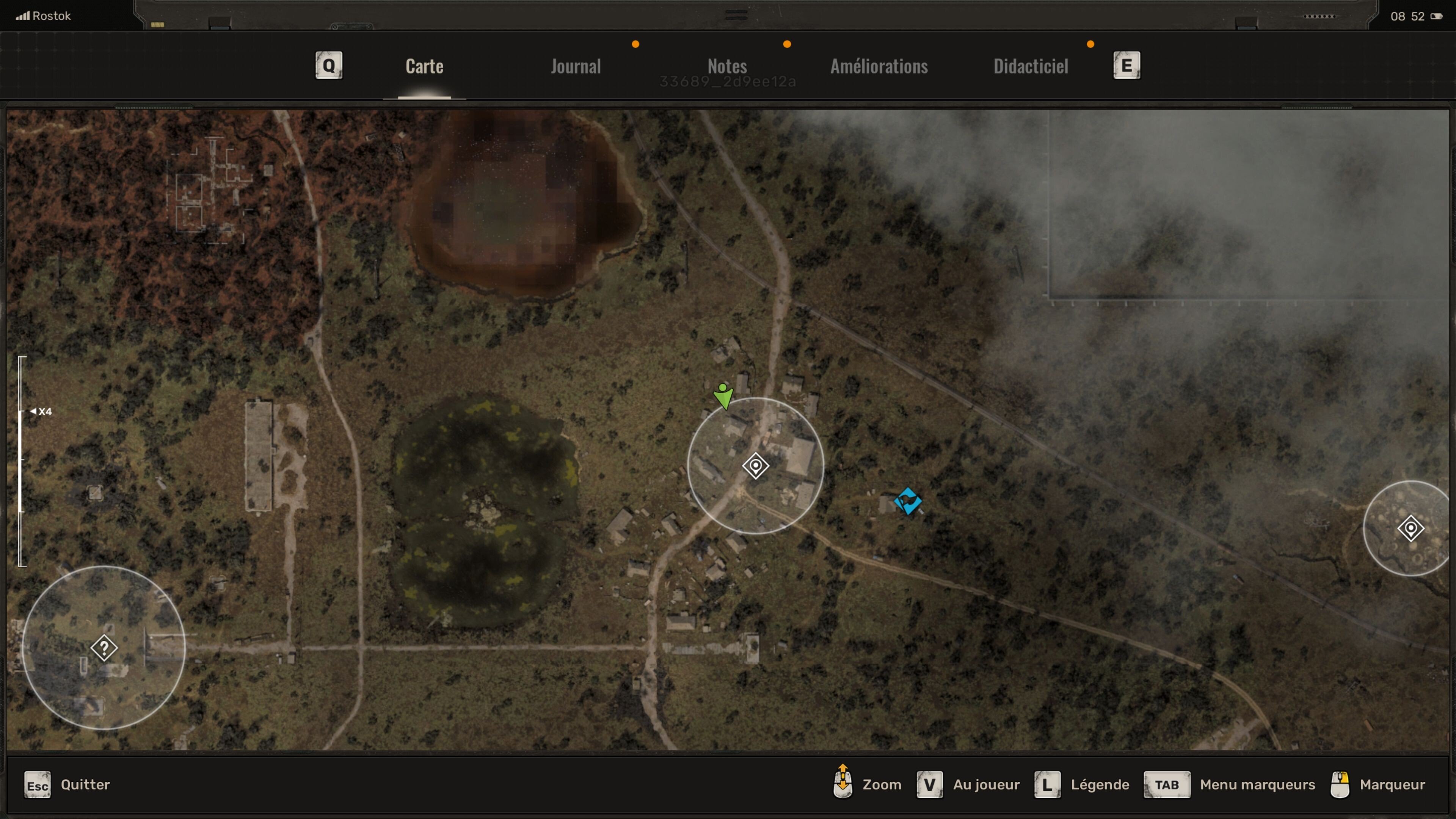View the Didacticiel tab

tap(1031, 66)
